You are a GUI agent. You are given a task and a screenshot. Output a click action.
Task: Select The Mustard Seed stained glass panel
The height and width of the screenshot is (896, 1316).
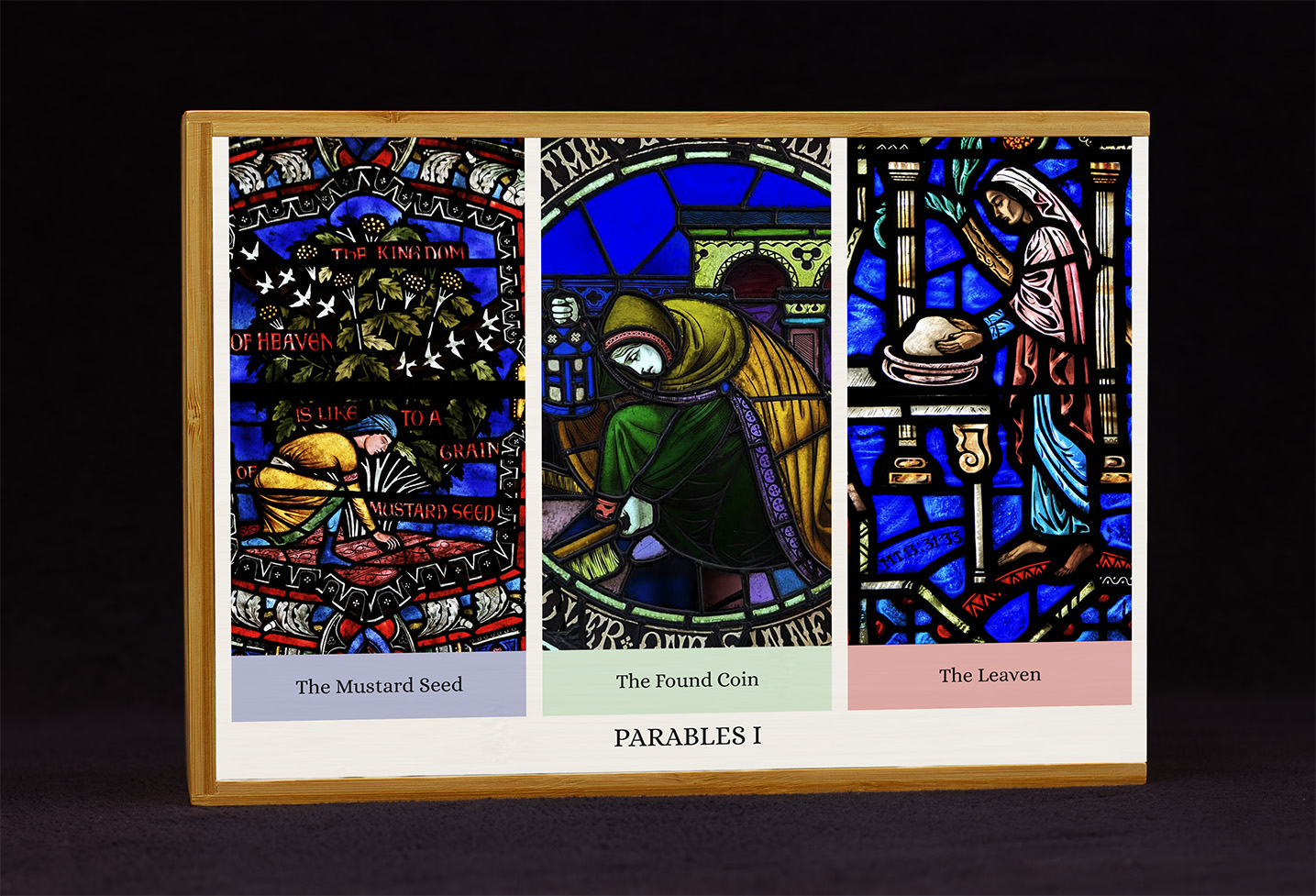coord(377,394)
